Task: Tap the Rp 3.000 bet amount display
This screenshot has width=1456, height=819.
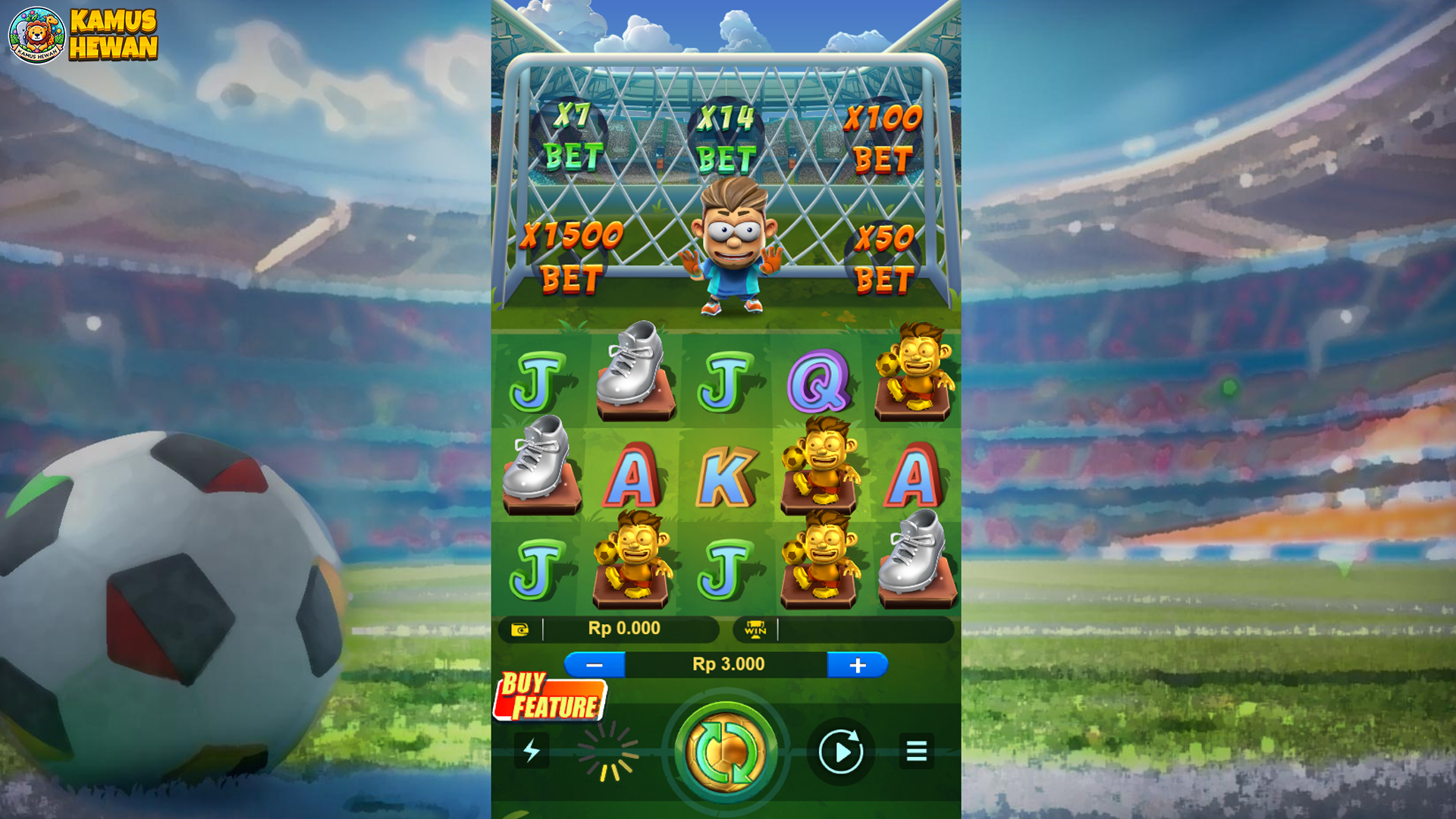Action: (x=726, y=664)
